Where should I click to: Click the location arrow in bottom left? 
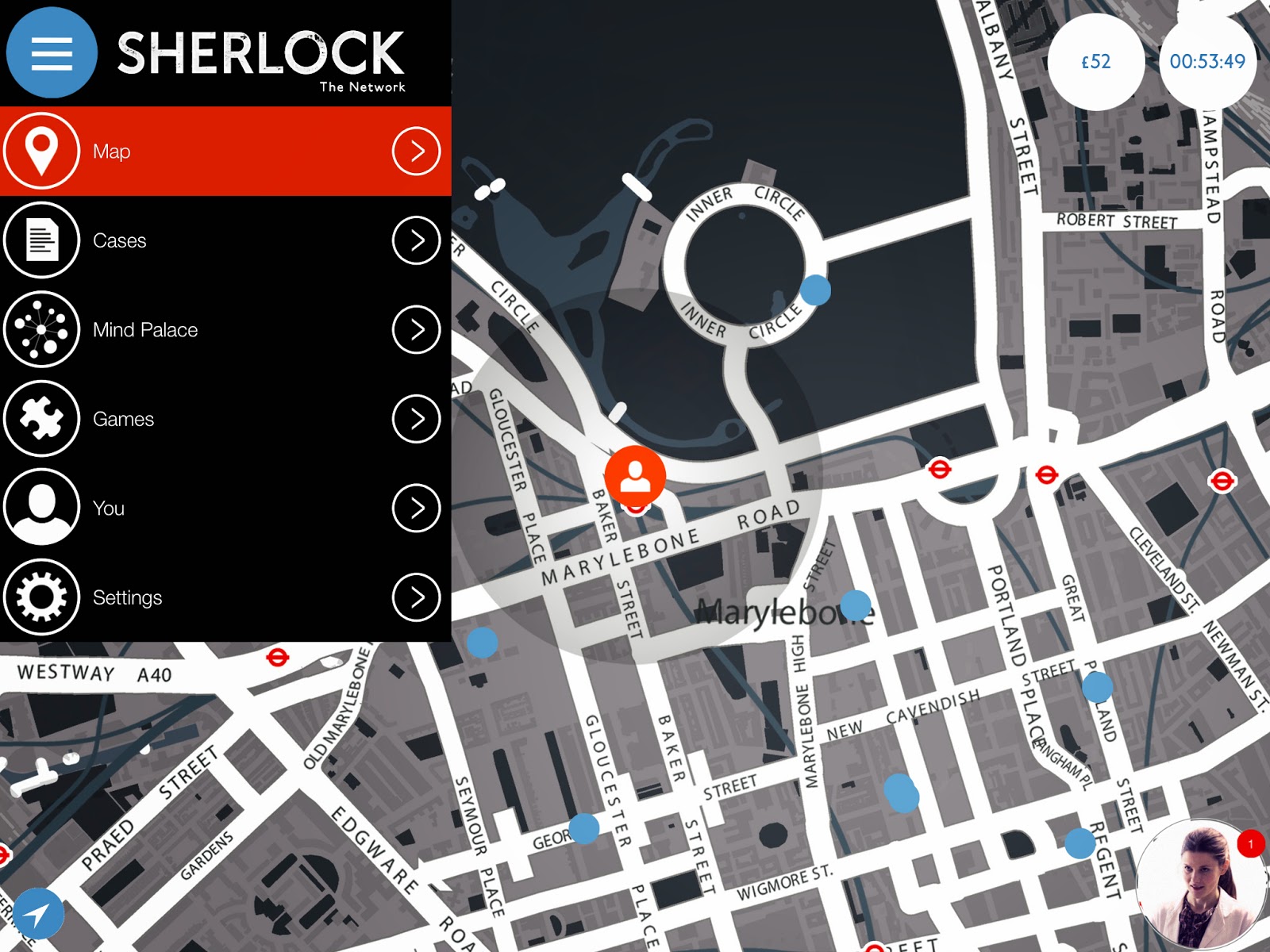[38, 914]
